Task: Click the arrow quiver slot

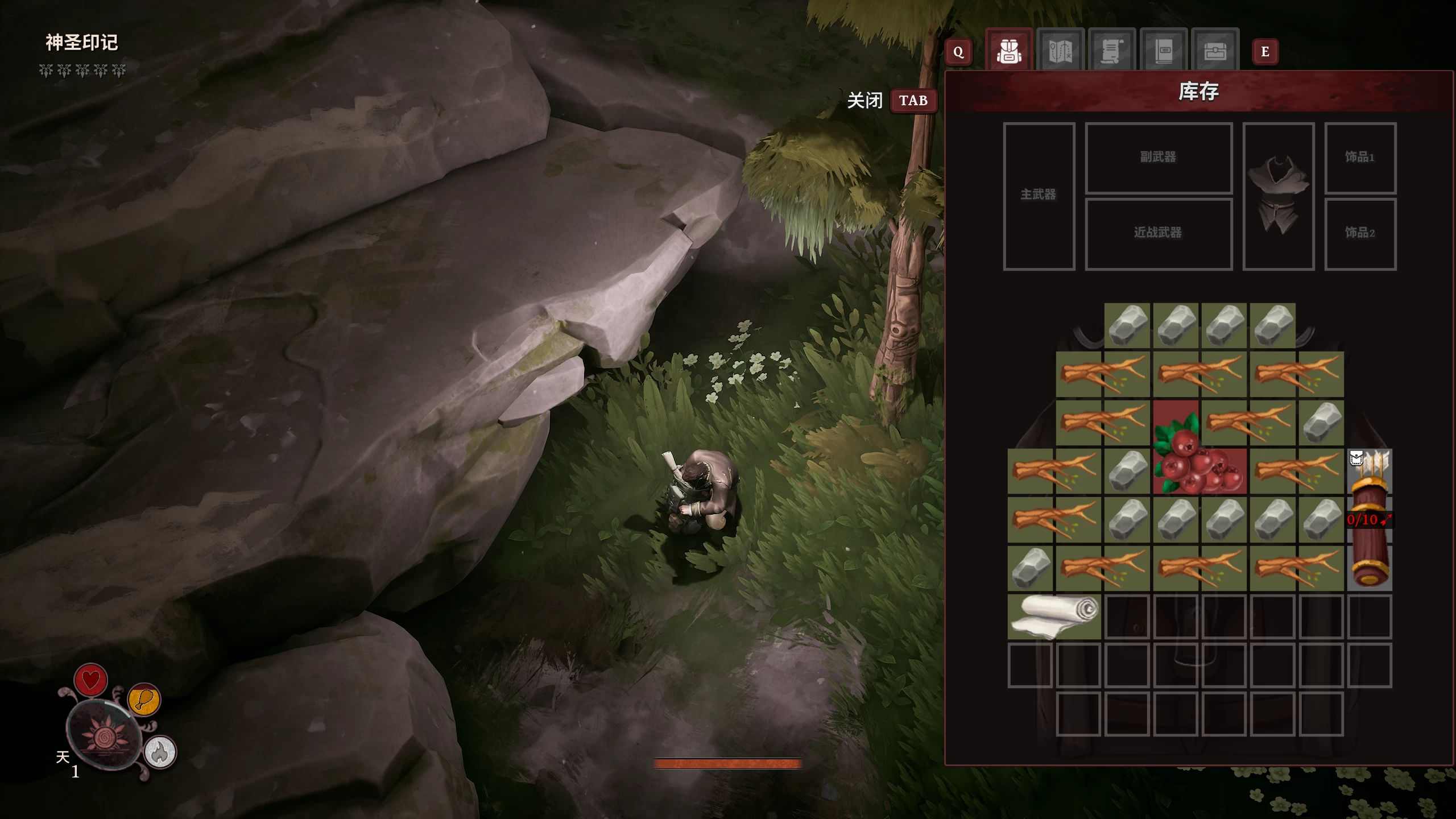Action: coord(1370,519)
